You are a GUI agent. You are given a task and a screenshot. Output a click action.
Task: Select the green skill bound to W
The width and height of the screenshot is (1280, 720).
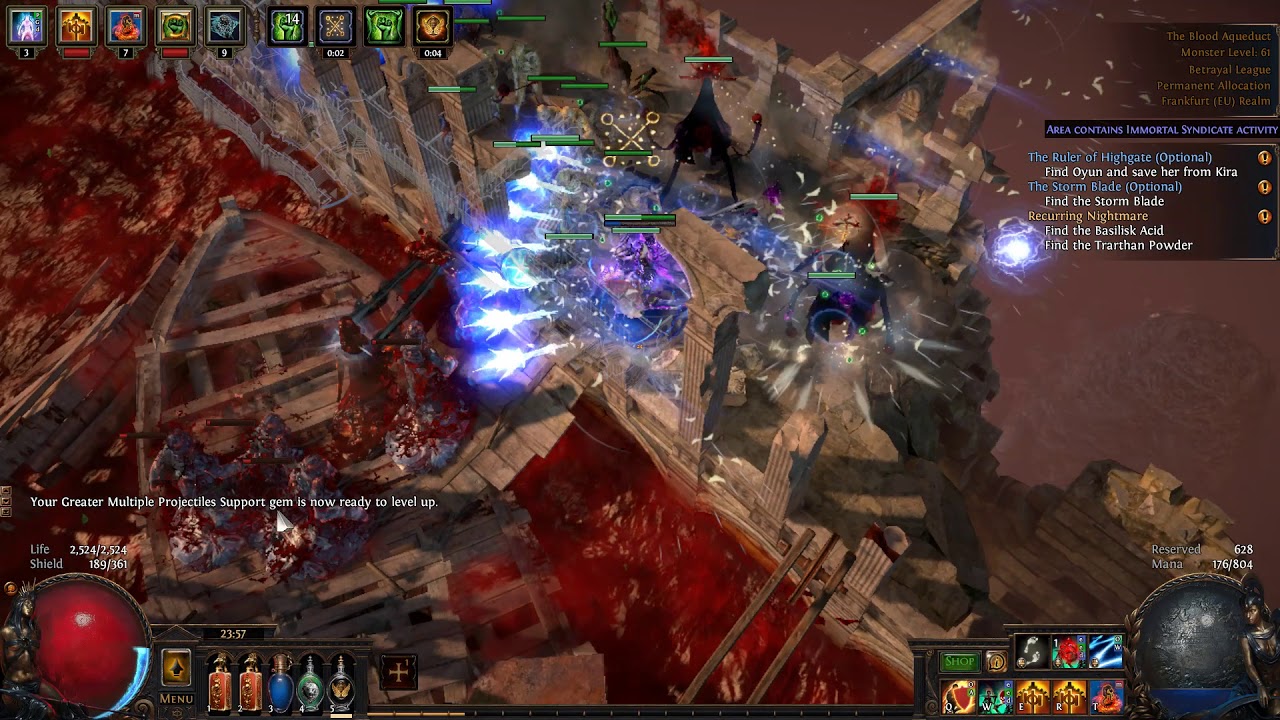tap(996, 696)
